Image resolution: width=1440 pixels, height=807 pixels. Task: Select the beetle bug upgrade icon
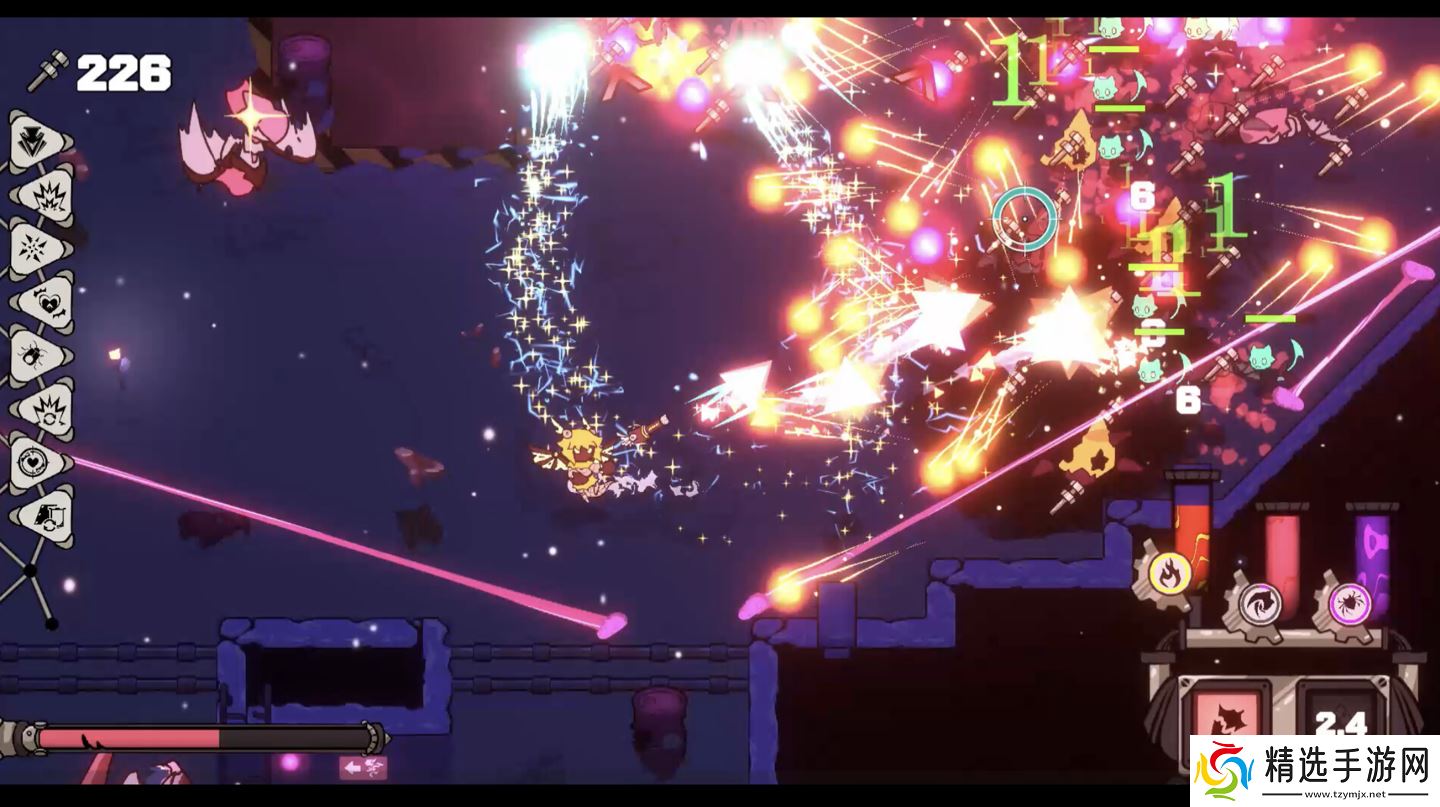[38, 355]
